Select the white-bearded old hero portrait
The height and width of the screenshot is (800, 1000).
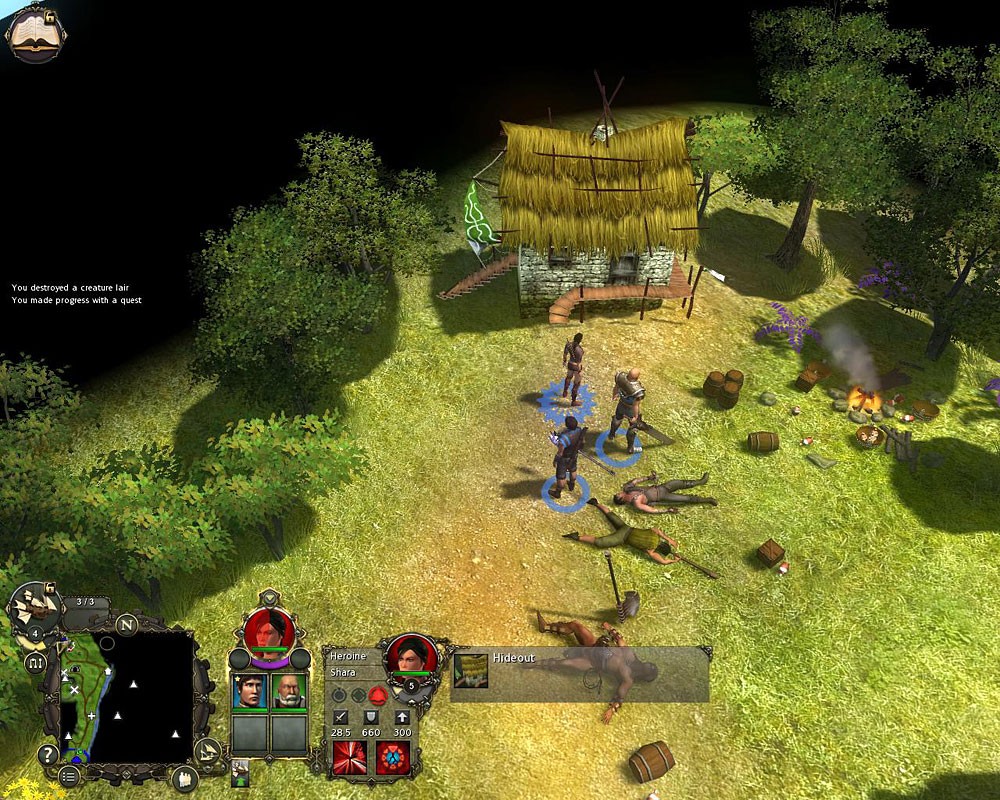point(289,691)
